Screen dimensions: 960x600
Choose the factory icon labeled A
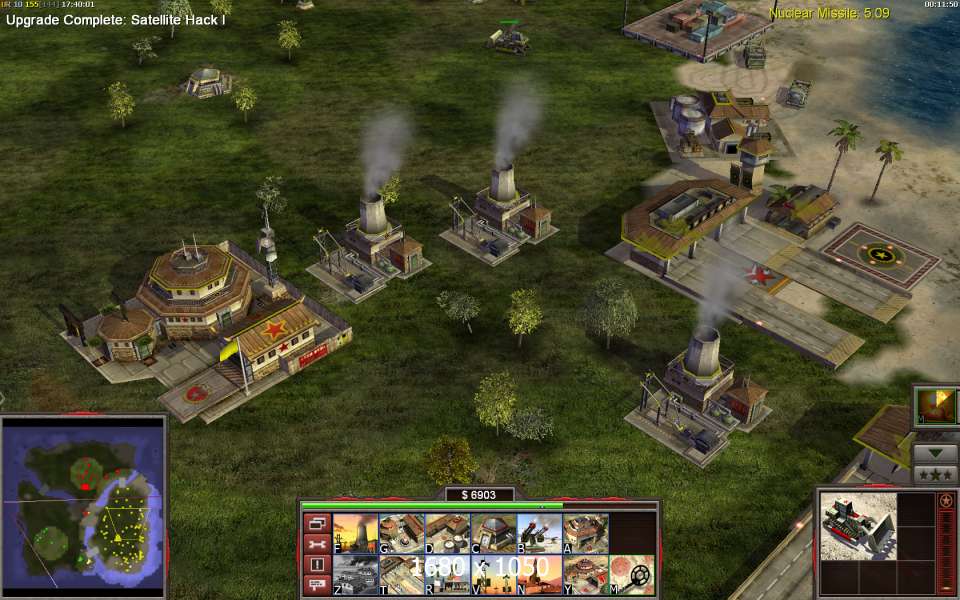tap(585, 532)
